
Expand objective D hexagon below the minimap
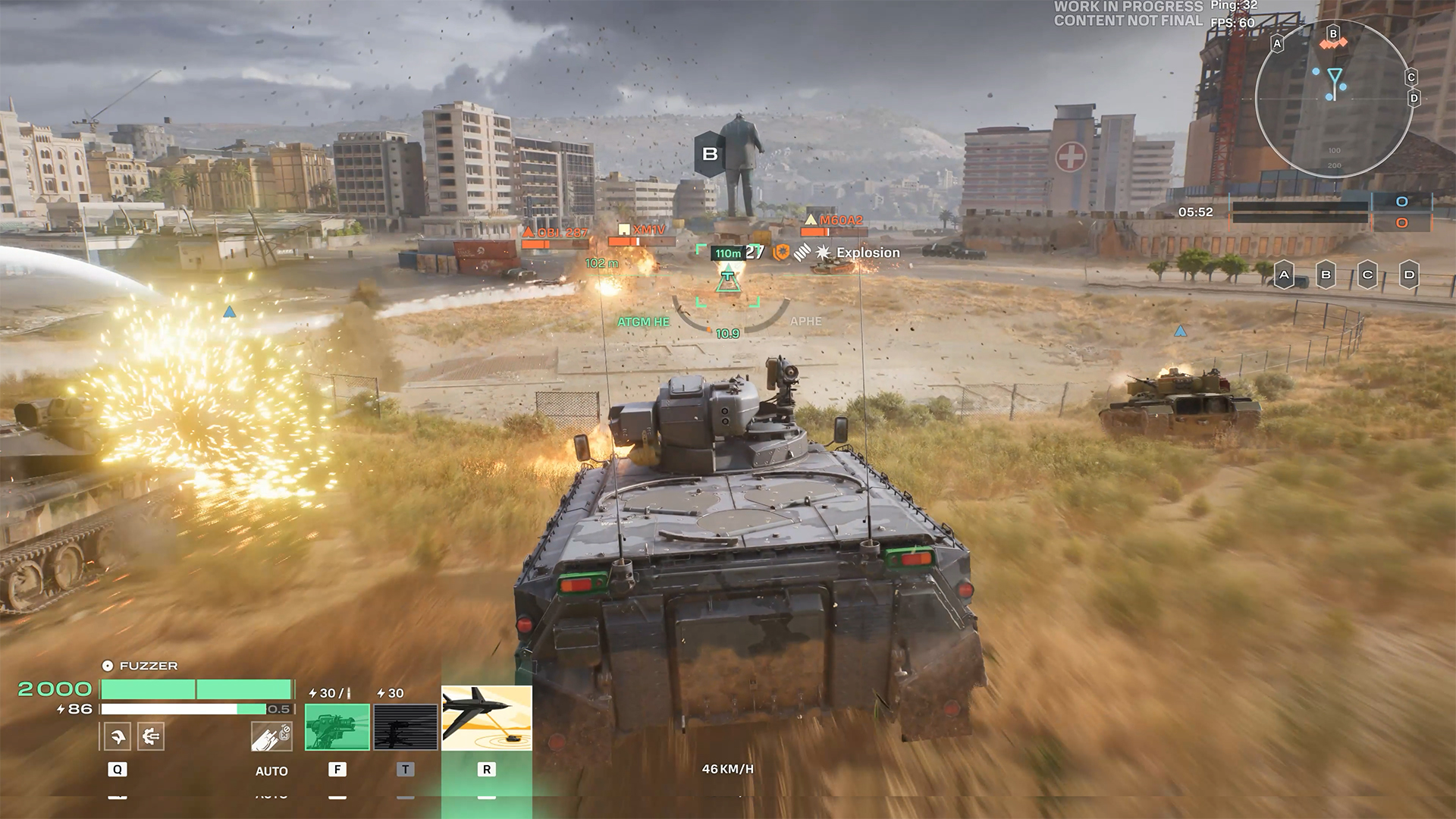tap(1407, 275)
